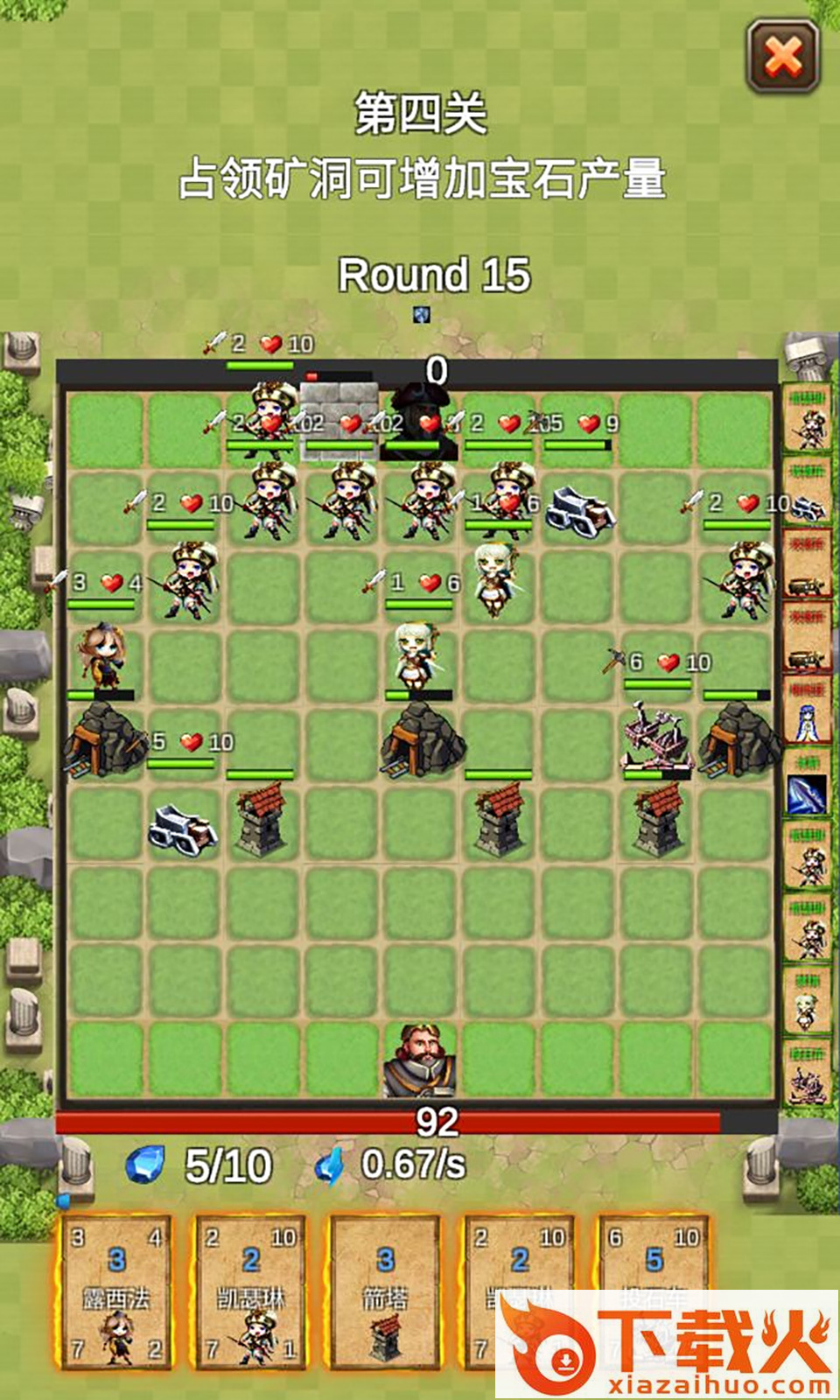This screenshot has height=1400, width=840.
Task: Select the 露西法 card costing 3
Action: [x=116, y=1291]
